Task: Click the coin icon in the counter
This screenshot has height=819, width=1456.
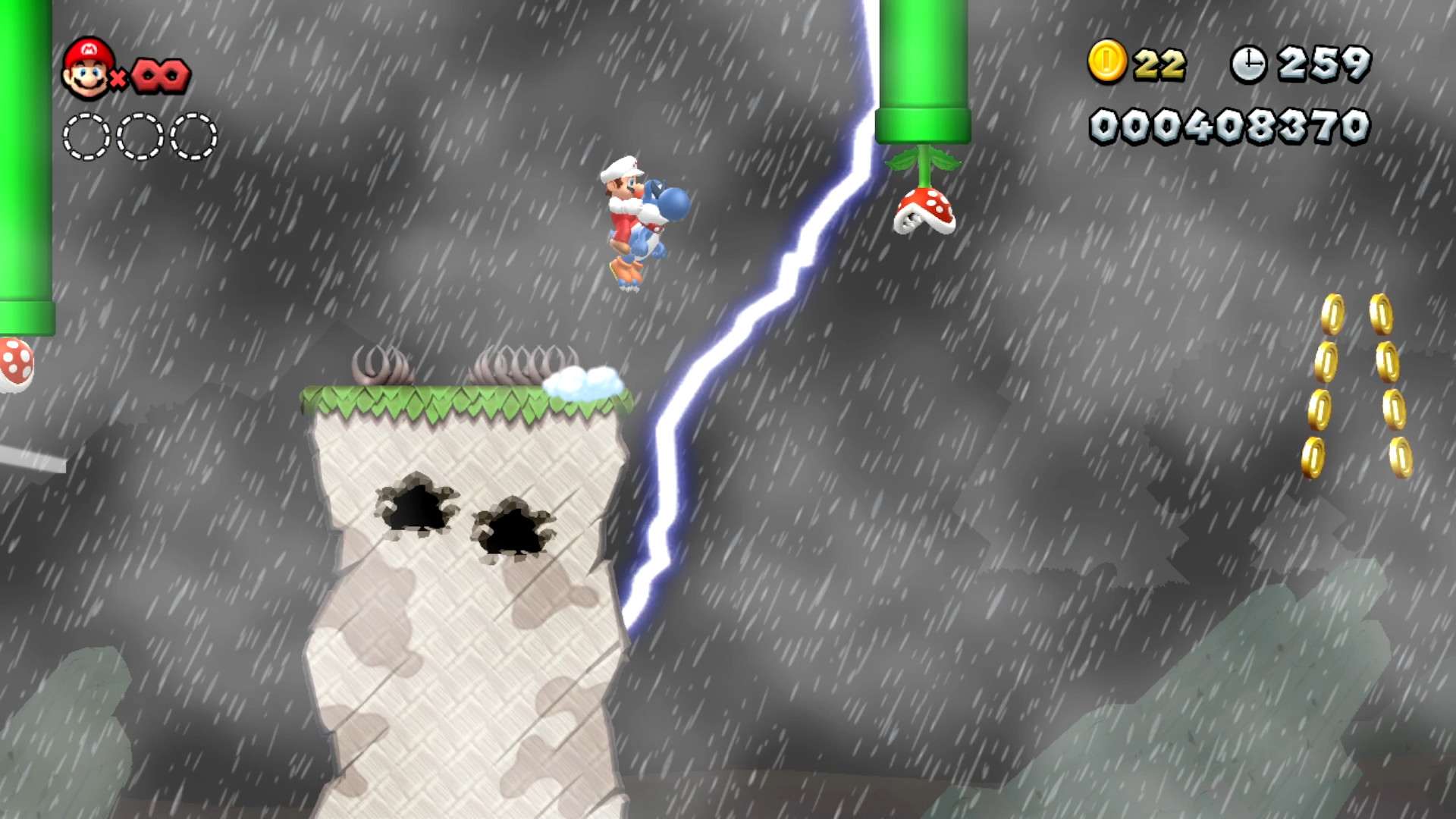Action: 1107,62
